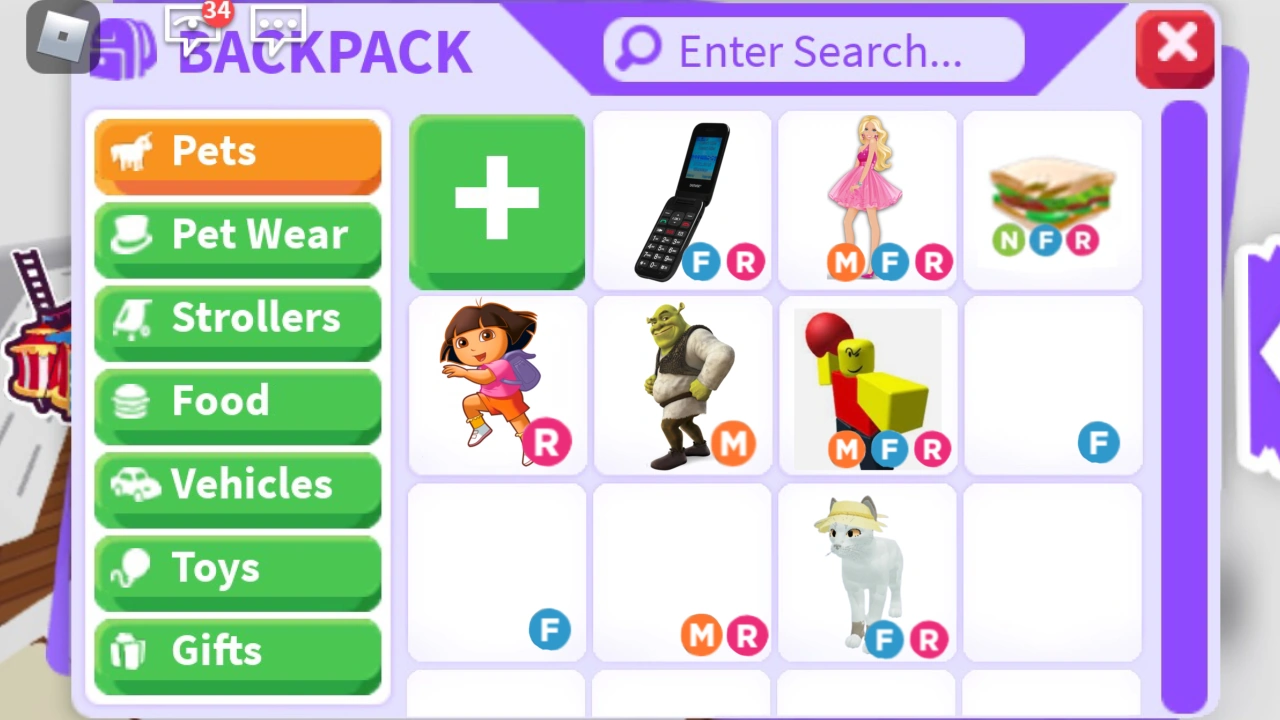Screen dimensions: 1280x720
Task: Open the Toys section
Action: pyautogui.click(x=238, y=567)
